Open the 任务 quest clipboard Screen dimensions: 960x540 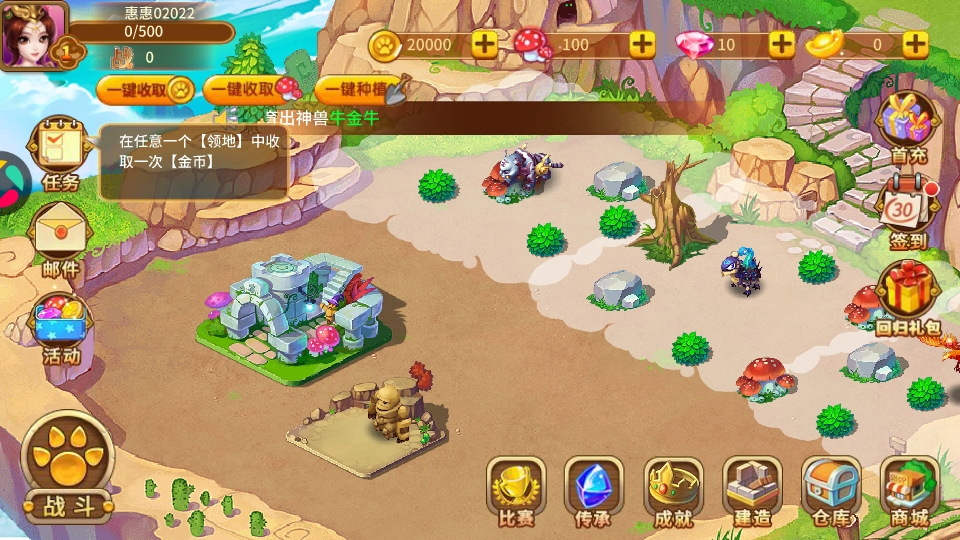pos(60,152)
